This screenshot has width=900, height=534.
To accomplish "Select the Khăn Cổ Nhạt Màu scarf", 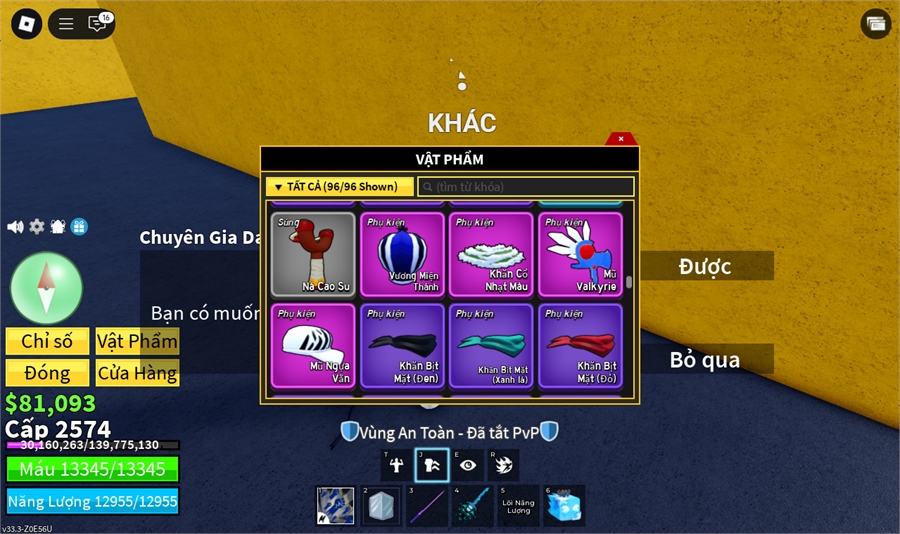I will click(x=491, y=254).
